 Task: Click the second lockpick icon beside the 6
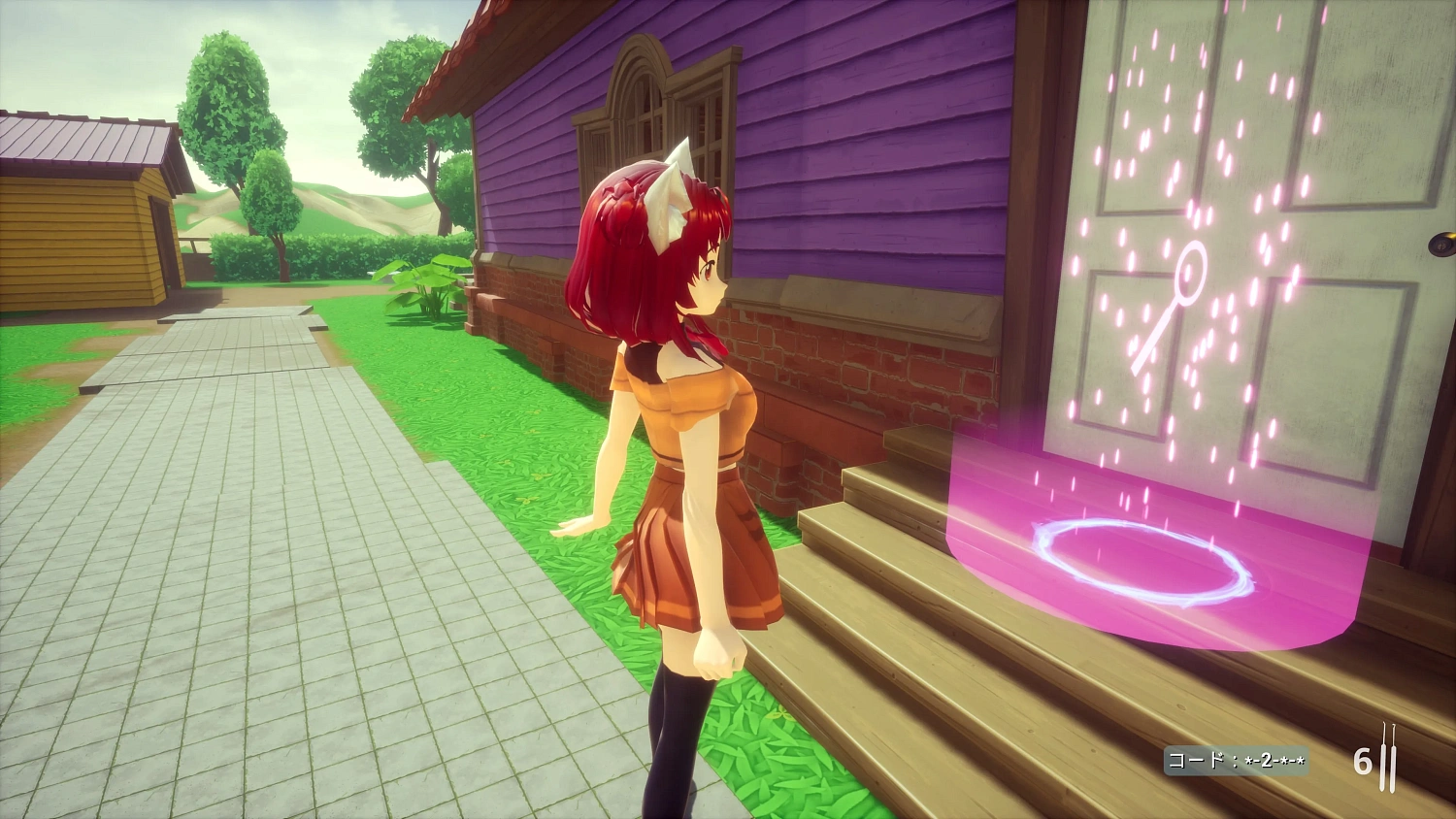click(x=1392, y=767)
